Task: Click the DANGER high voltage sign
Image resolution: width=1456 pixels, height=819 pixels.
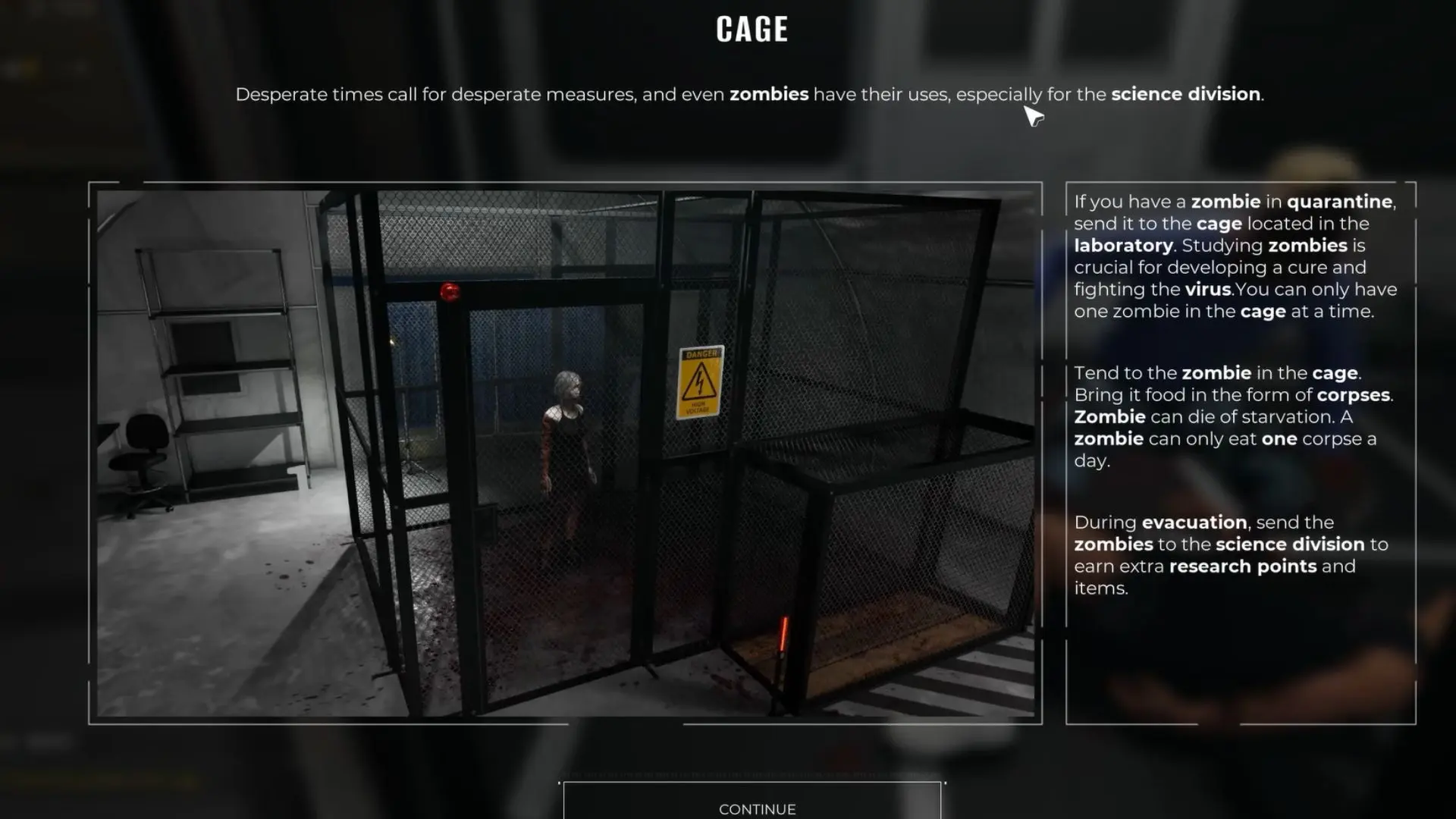Action: tap(701, 380)
